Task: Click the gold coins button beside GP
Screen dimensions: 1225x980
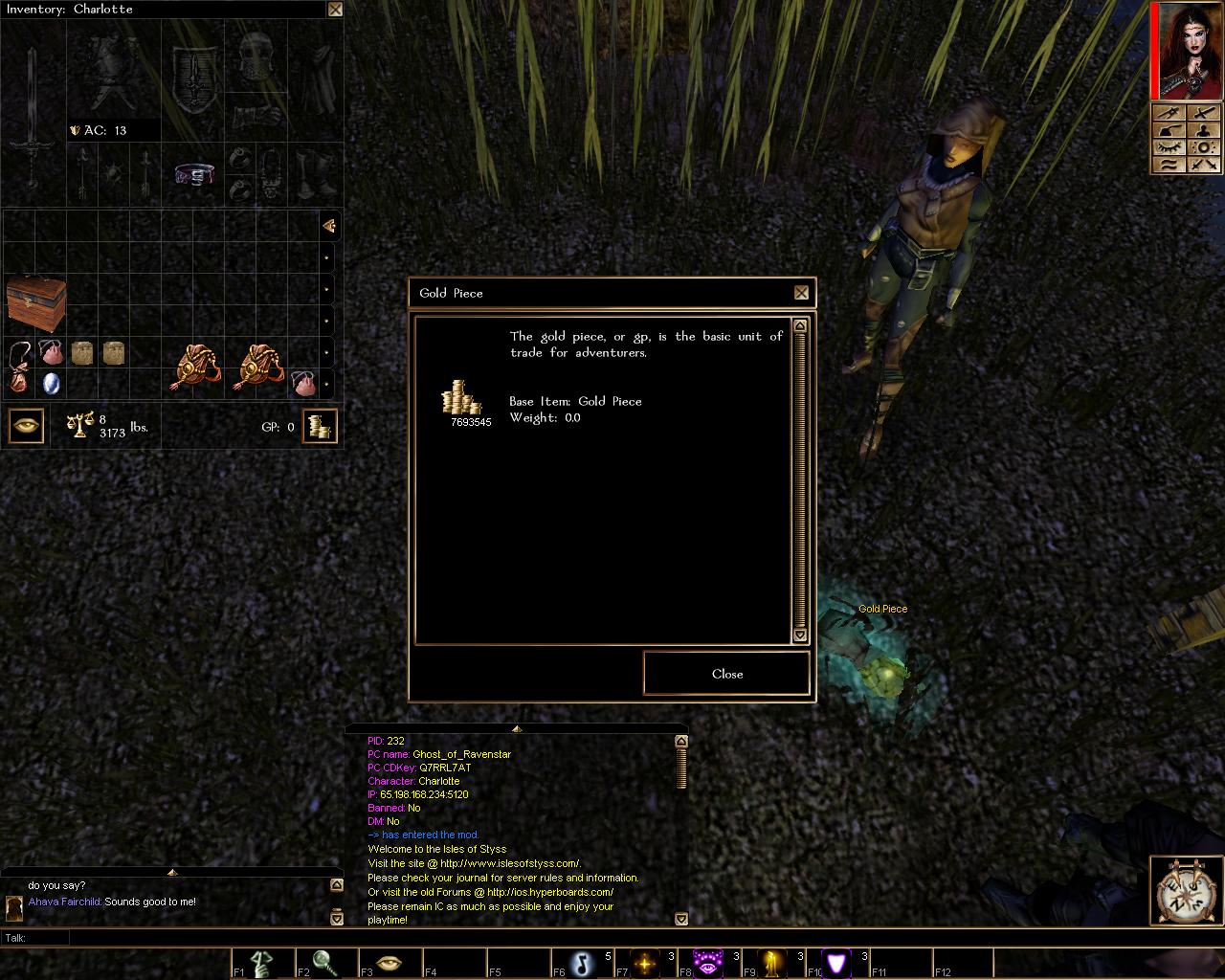Action: [320, 426]
